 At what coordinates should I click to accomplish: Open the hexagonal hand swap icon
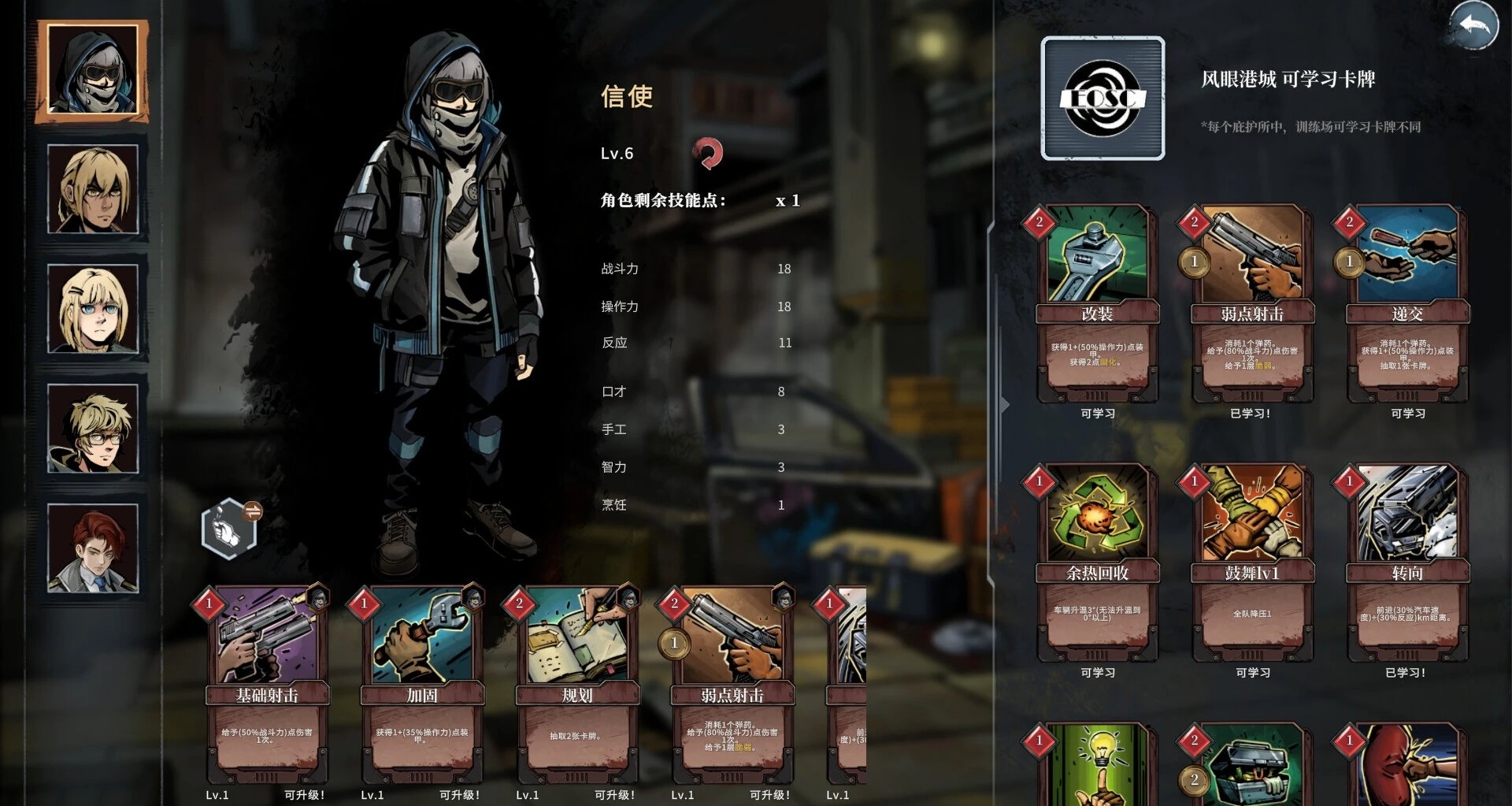(x=229, y=529)
